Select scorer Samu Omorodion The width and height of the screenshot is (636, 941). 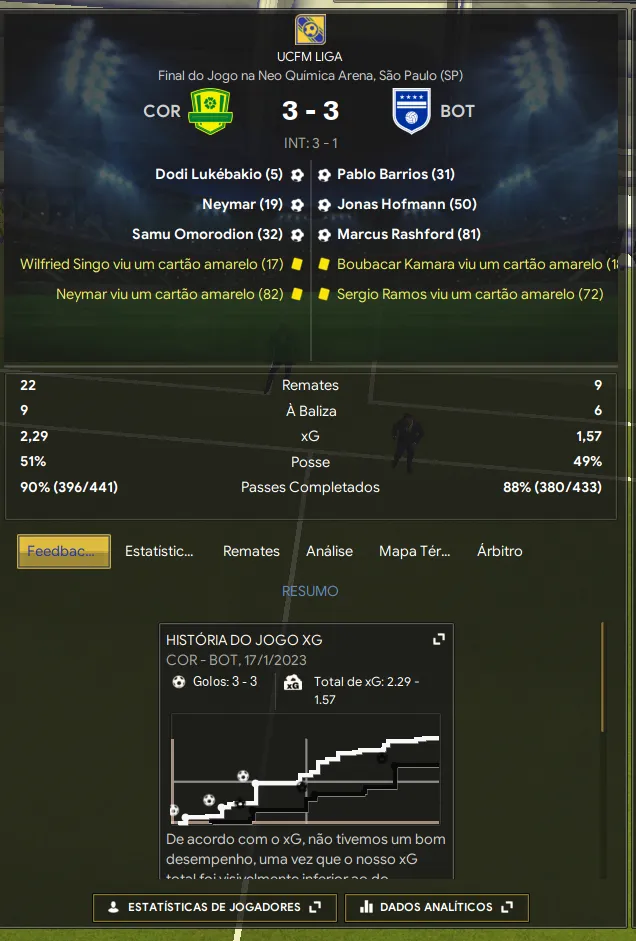[x=207, y=234]
